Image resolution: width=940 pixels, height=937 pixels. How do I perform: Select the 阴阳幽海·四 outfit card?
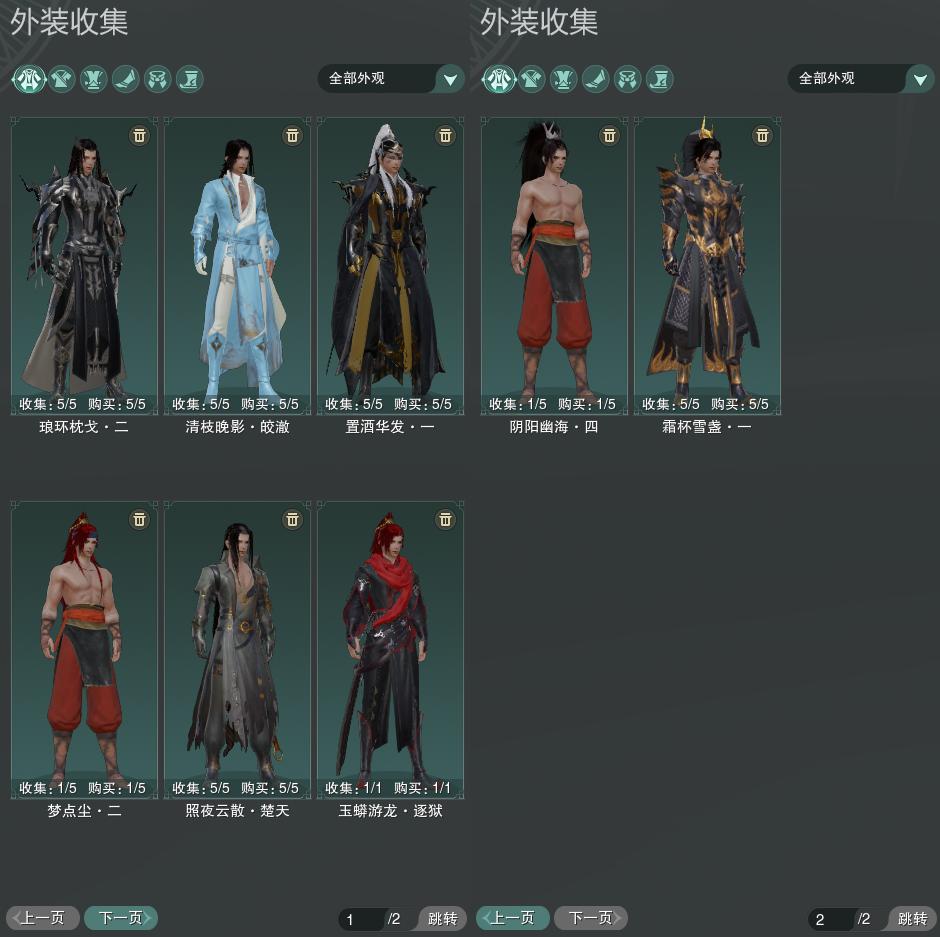[x=554, y=265]
